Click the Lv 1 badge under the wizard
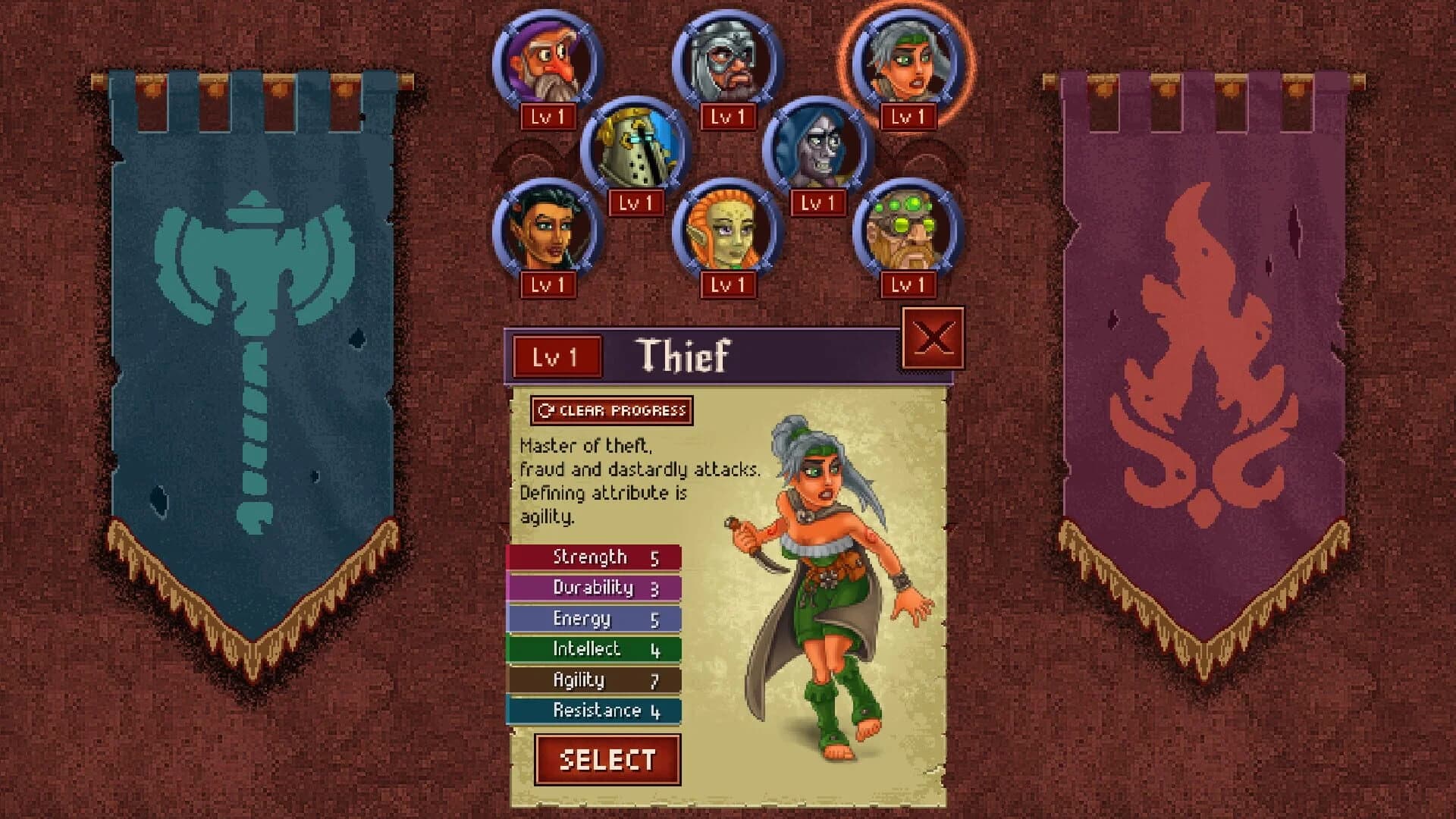The height and width of the screenshot is (819, 1456). click(x=546, y=118)
